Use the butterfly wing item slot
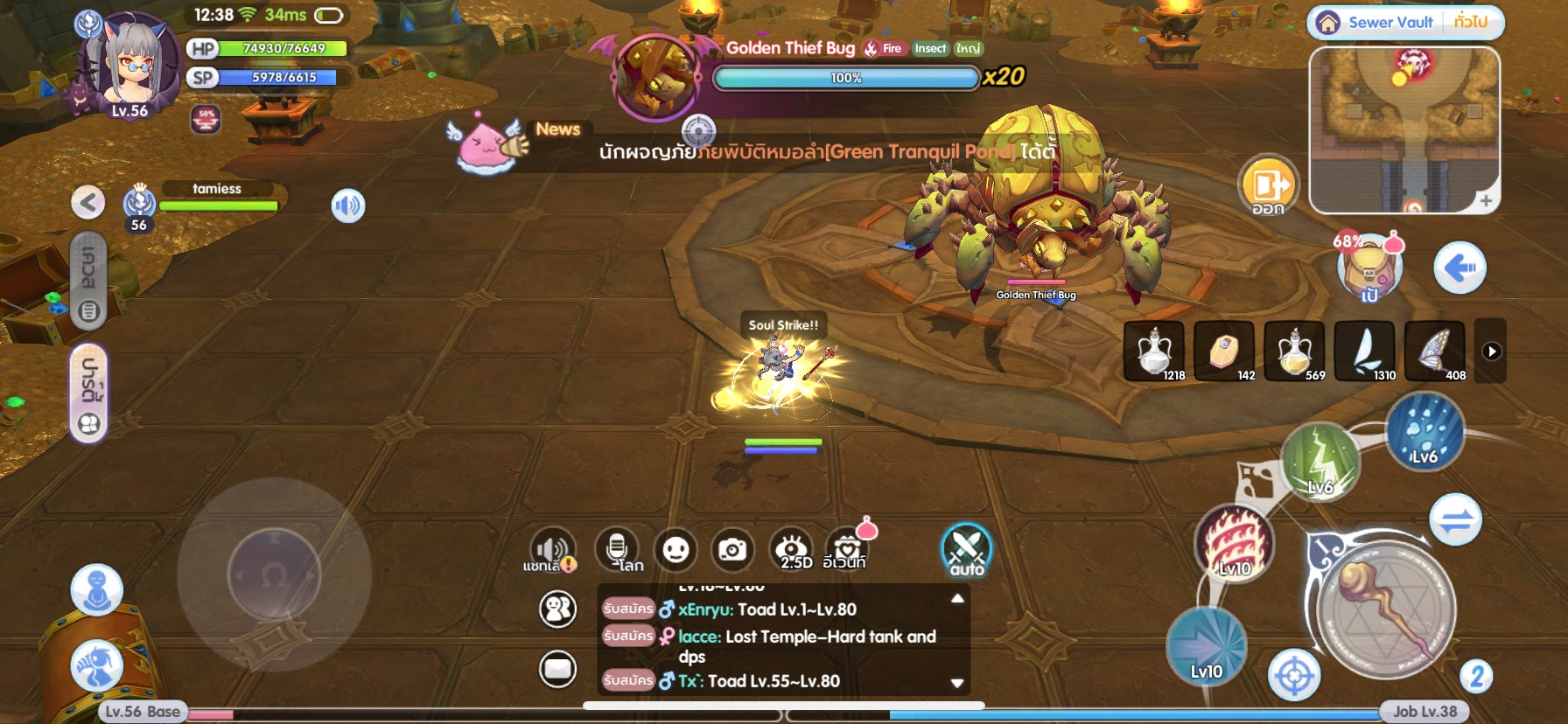This screenshot has width=1568, height=724. point(1435,351)
